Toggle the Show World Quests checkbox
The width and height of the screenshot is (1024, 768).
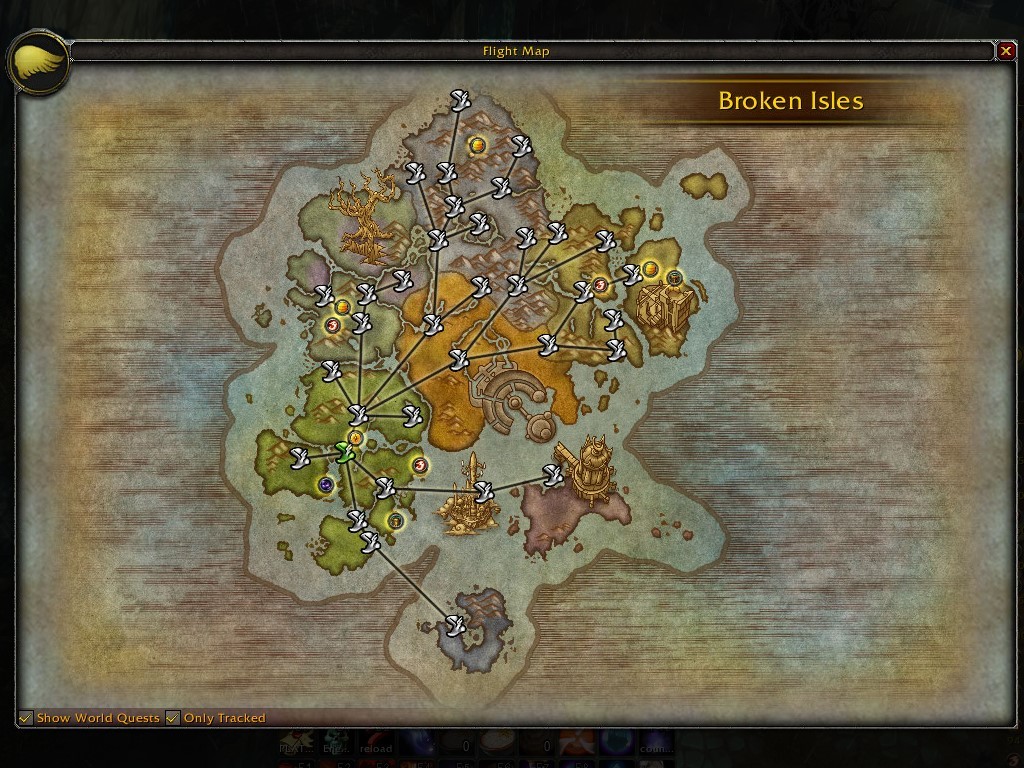[26, 718]
